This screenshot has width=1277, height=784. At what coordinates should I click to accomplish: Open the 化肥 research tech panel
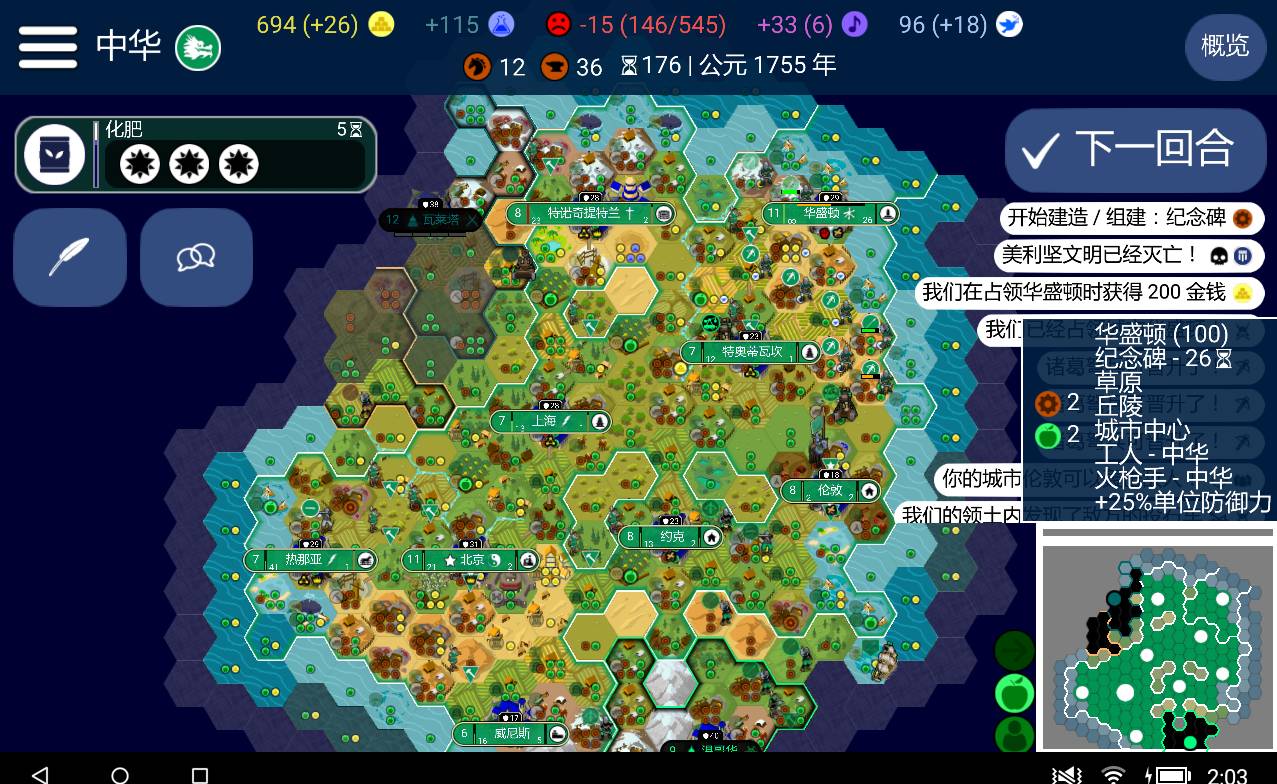(x=195, y=154)
